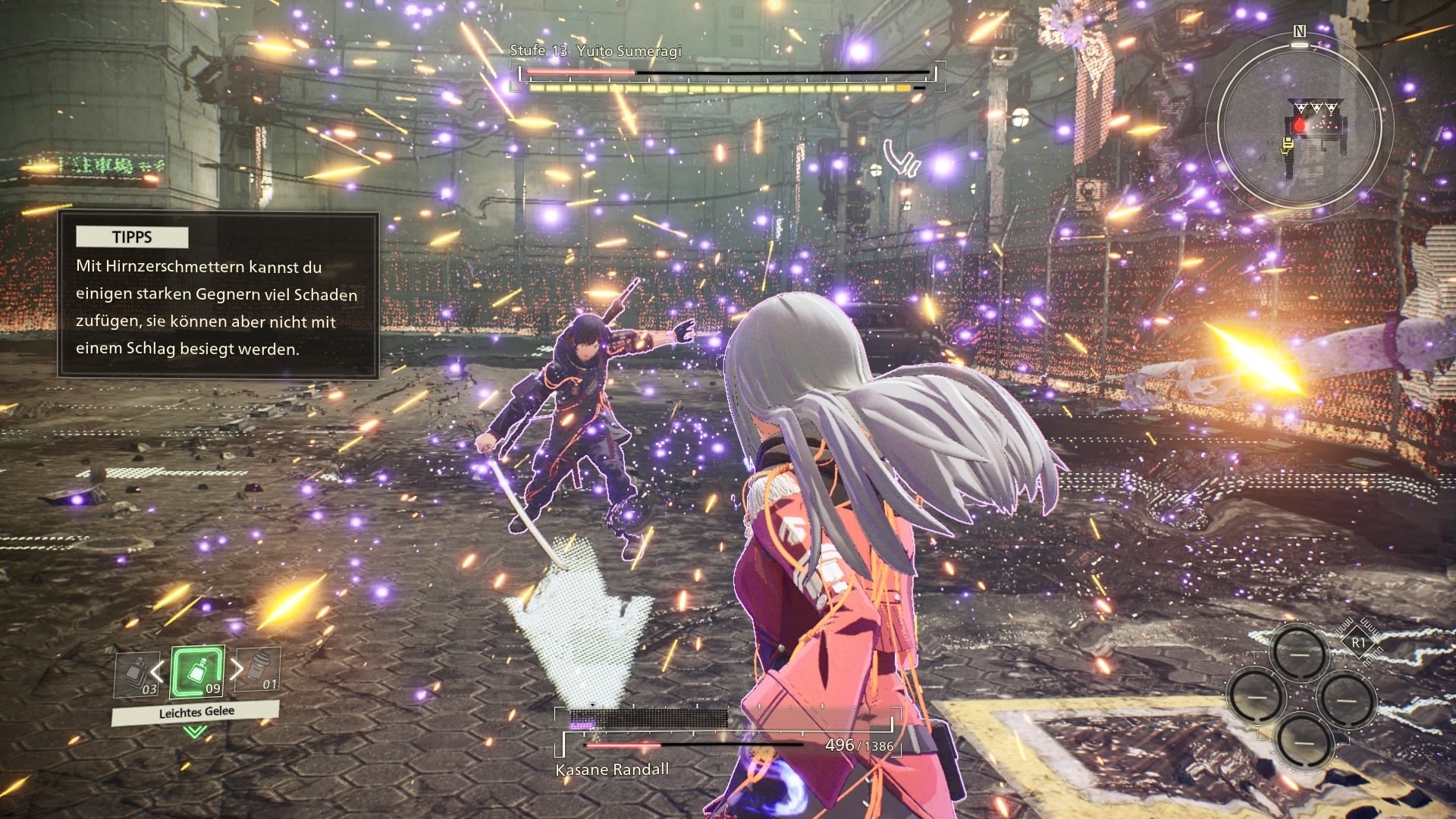Cycle items with the right arrow
This screenshot has width=1456, height=819.
point(237,668)
